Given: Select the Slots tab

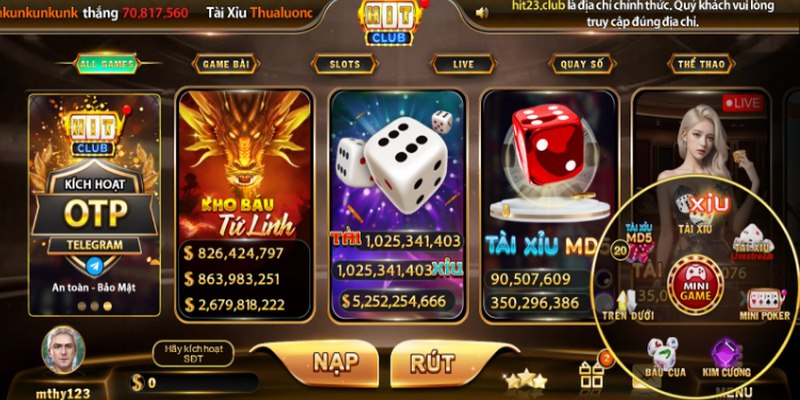Looking at the screenshot, I should pyautogui.click(x=345, y=64).
